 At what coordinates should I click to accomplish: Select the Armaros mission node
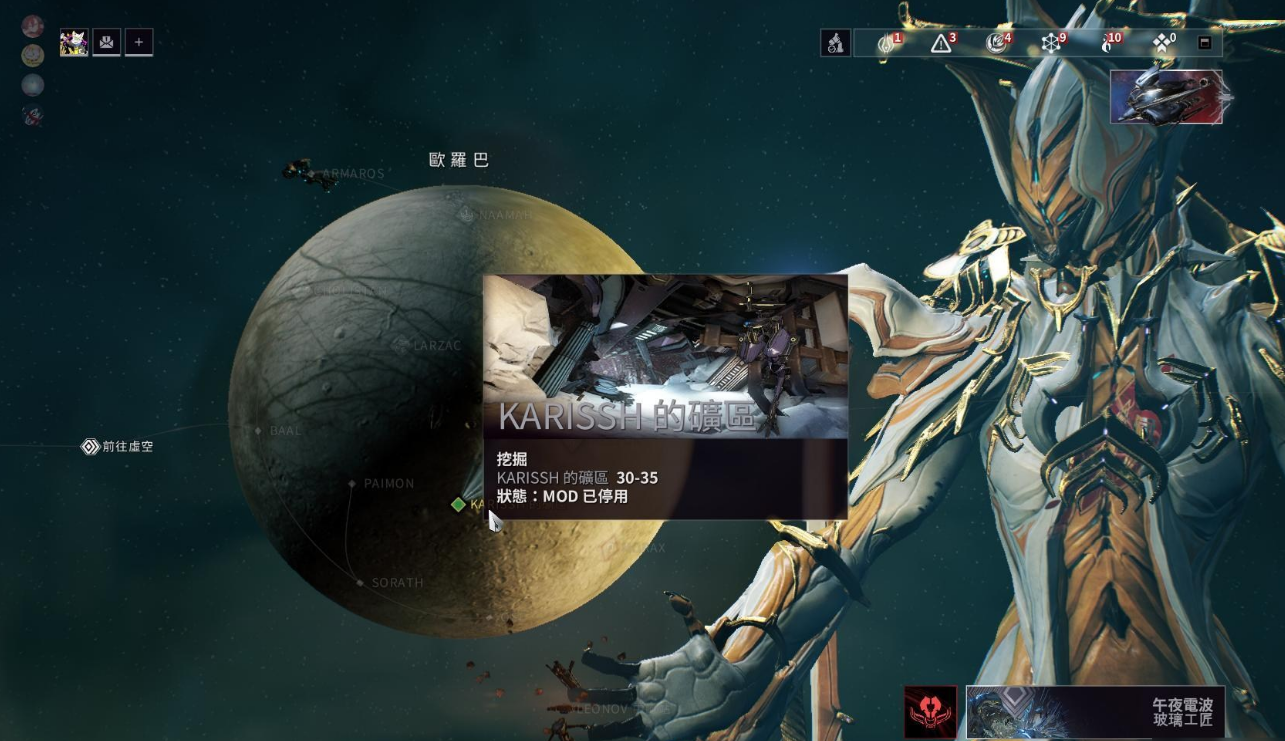click(311, 174)
